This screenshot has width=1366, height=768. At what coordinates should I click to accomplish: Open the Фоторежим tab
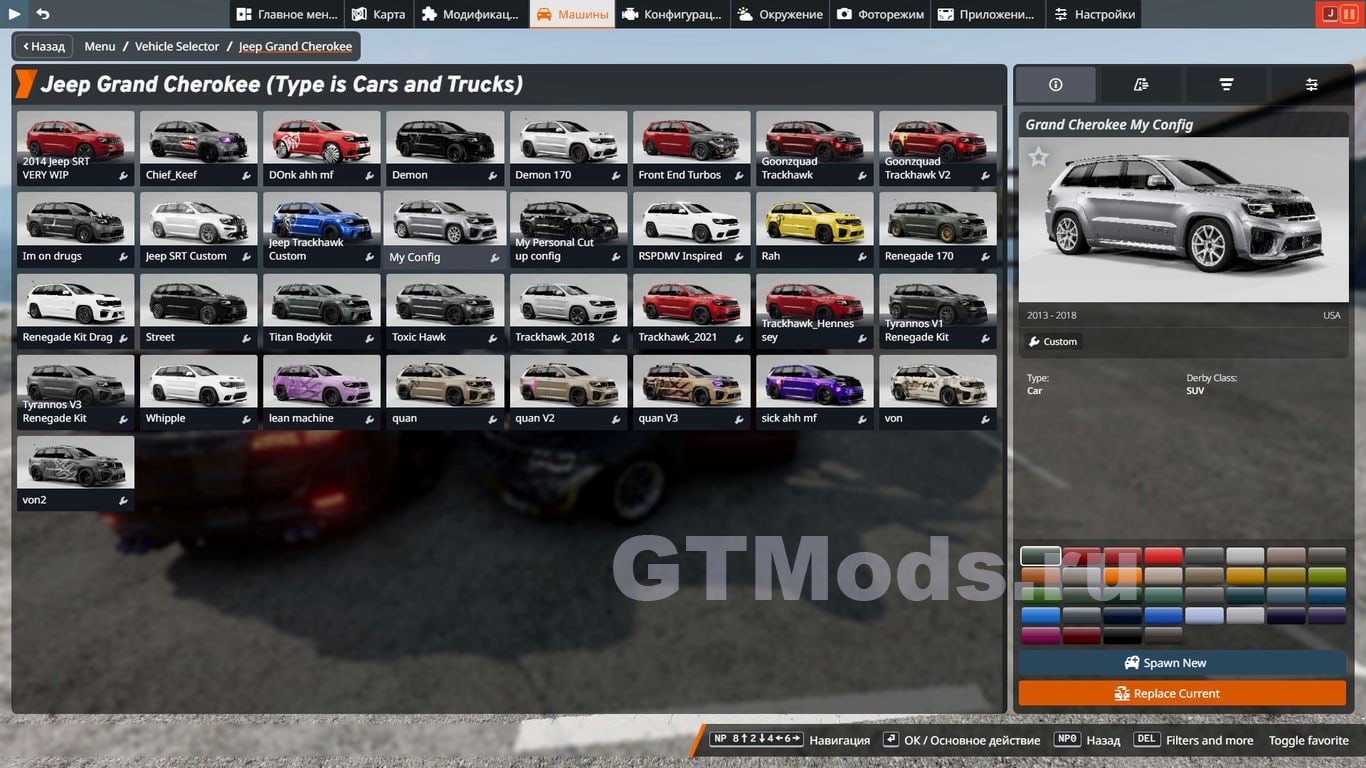point(880,14)
